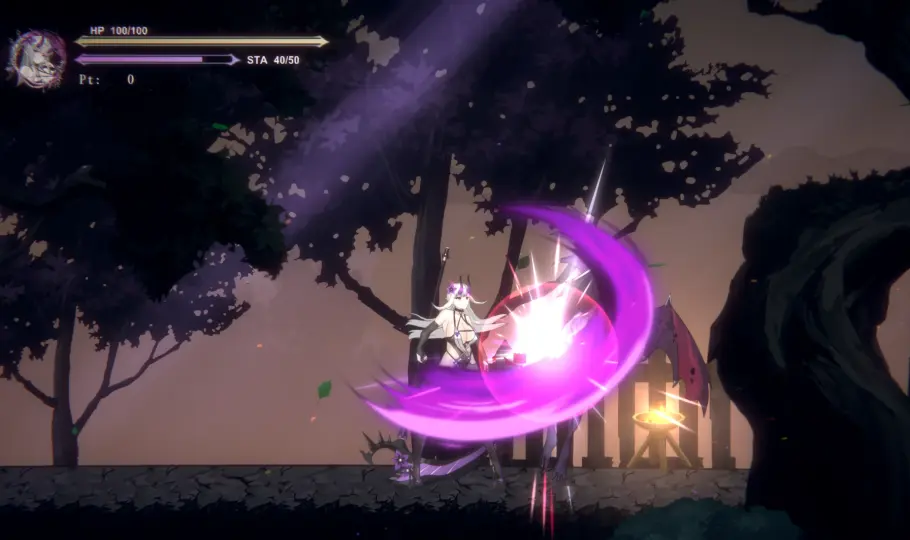This screenshot has height=540, width=910.
Task: Click the character portrait icon
Action: [x=38, y=57]
